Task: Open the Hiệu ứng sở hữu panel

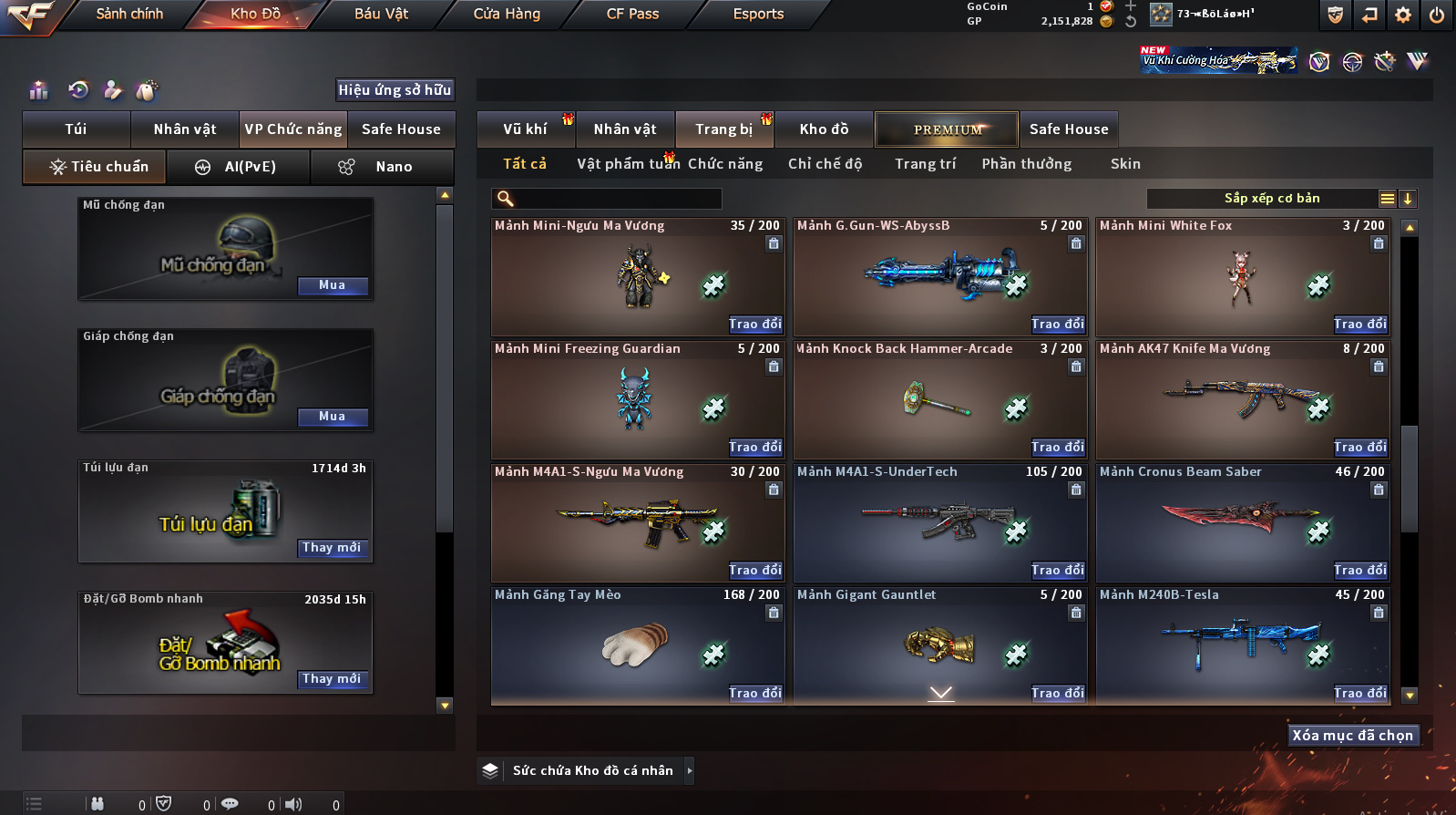Action: pos(395,89)
